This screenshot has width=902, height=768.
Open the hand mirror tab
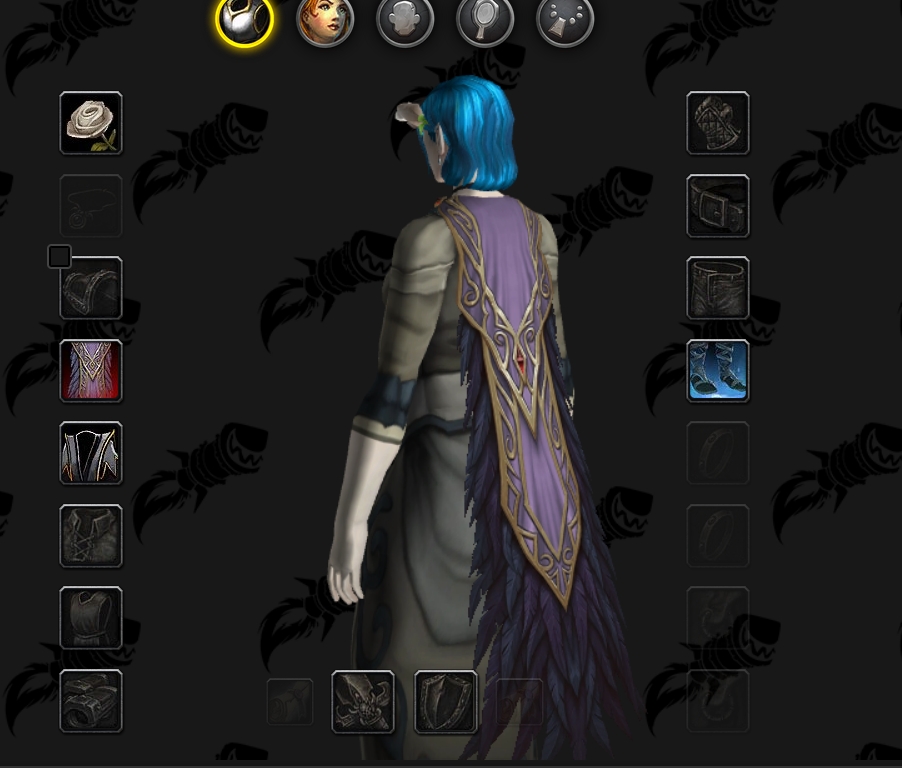(x=485, y=20)
